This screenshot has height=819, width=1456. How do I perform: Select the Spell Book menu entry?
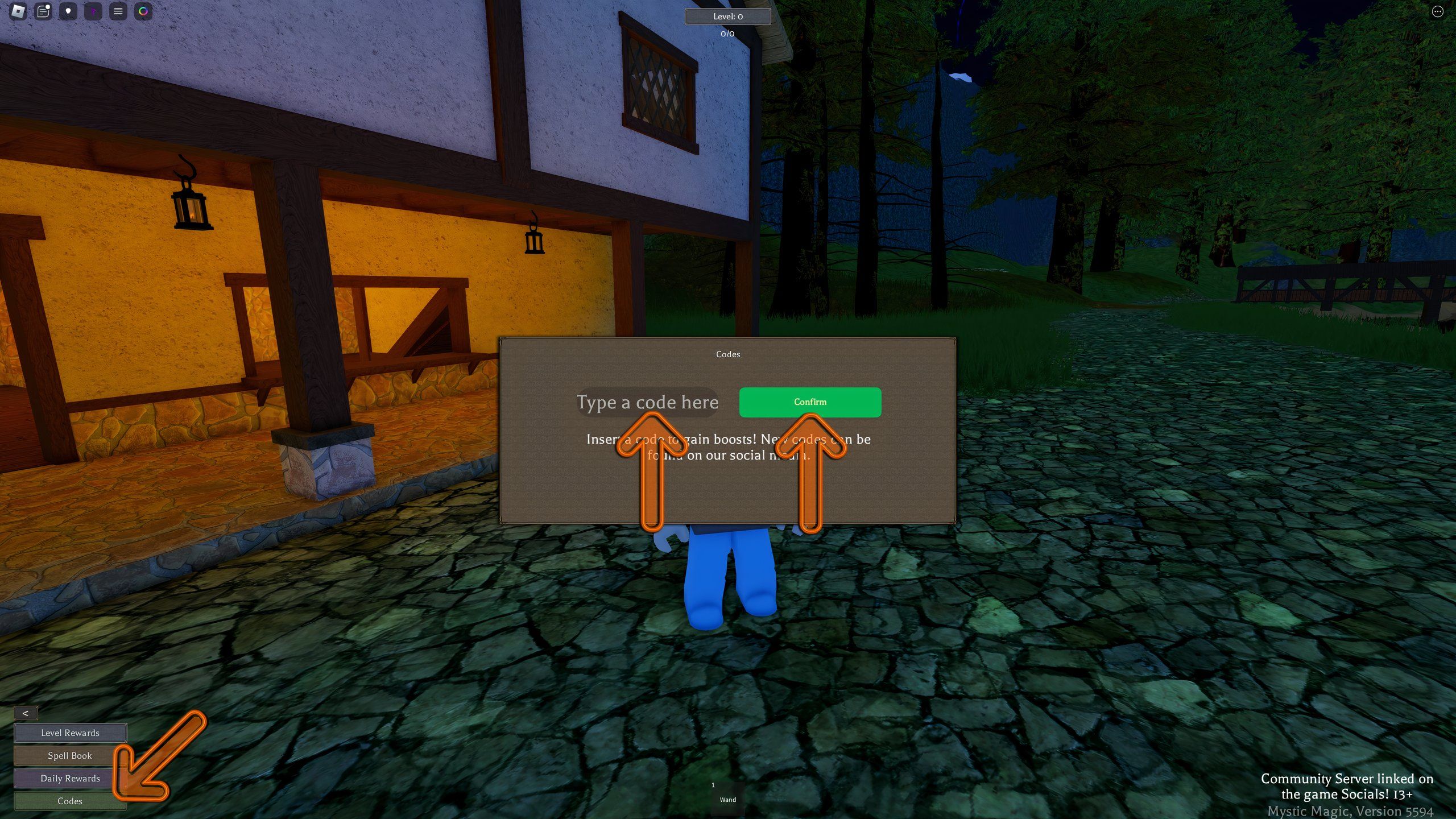(70, 755)
